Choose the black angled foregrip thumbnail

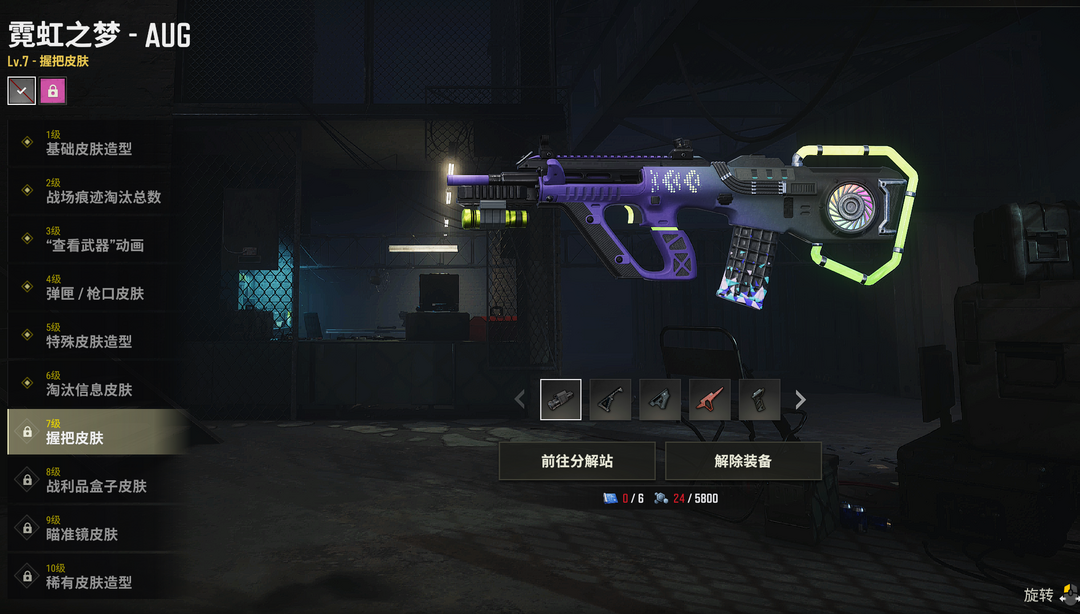tap(610, 400)
